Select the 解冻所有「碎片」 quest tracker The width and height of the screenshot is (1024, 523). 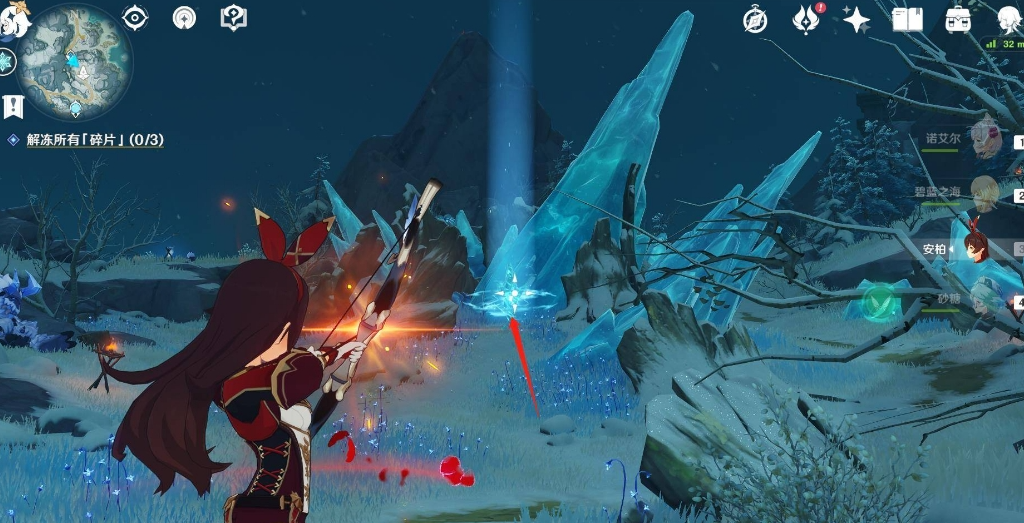[95, 140]
